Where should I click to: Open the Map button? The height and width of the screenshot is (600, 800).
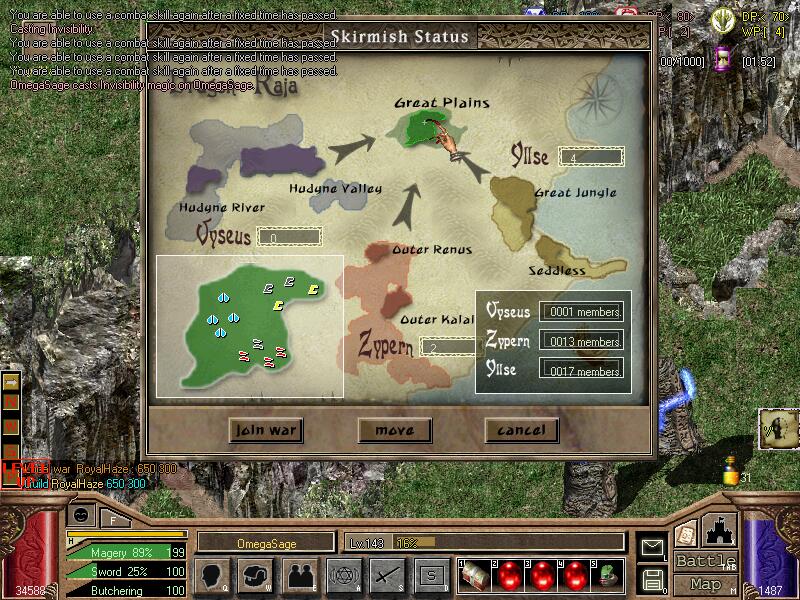pos(706,584)
